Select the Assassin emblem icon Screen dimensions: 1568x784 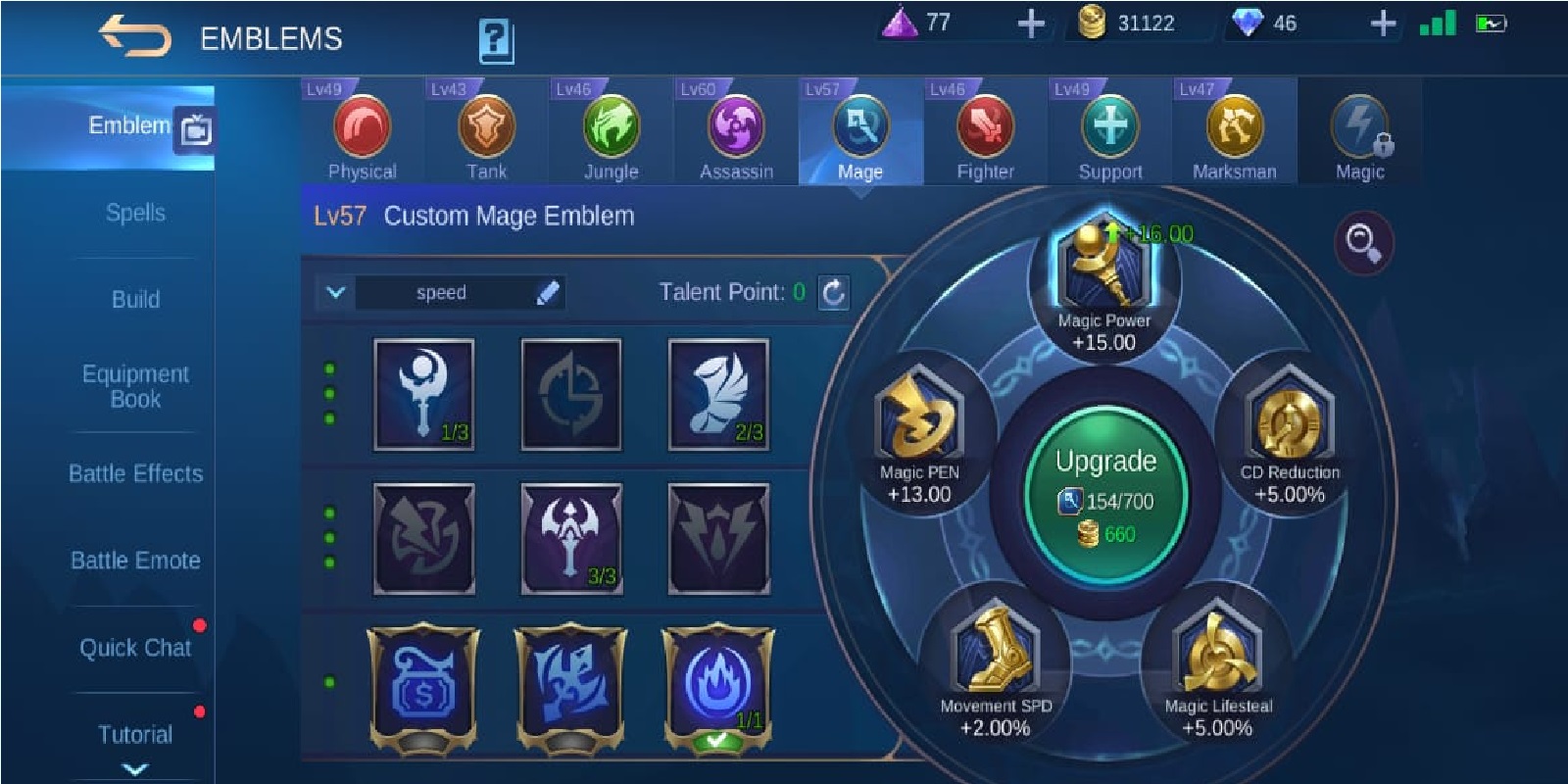(x=735, y=127)
